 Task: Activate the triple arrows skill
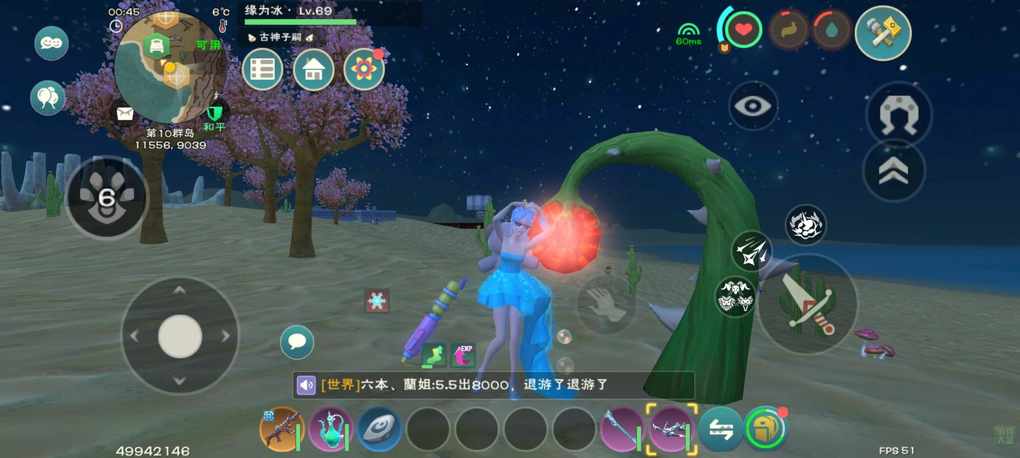click(751, 251)
